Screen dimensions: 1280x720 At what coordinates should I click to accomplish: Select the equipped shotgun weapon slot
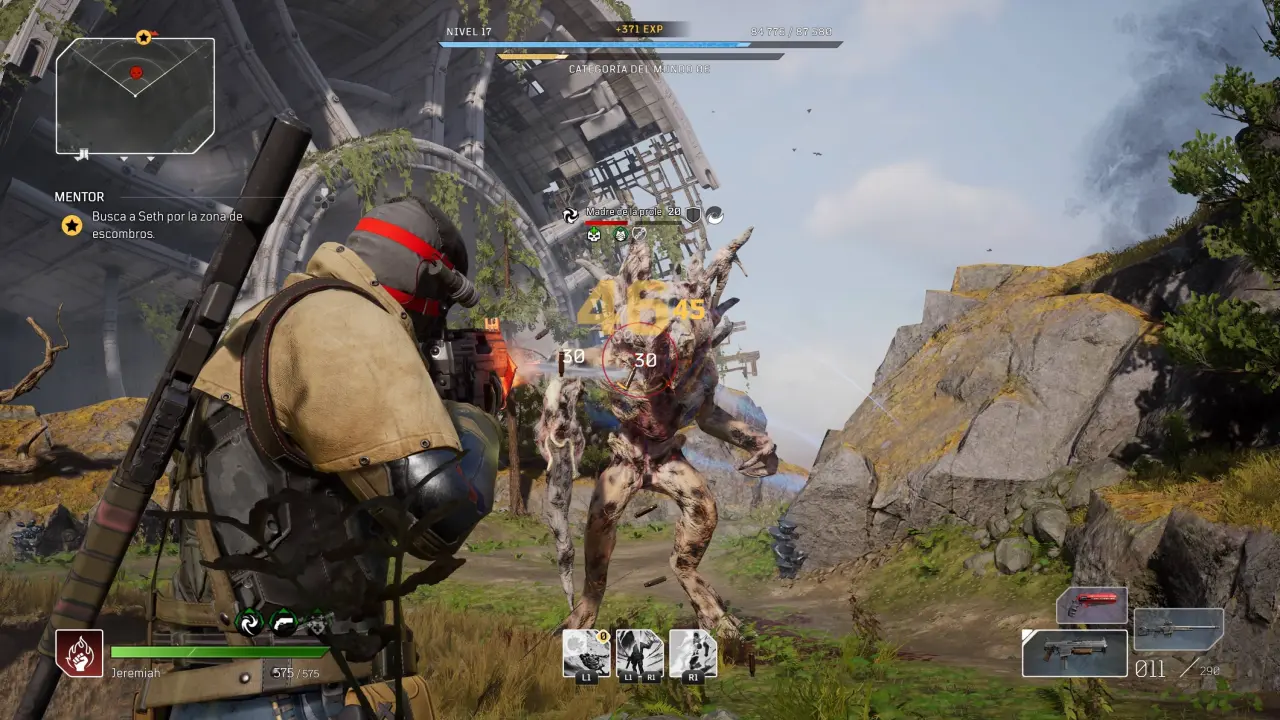[x=1074, y=652]
